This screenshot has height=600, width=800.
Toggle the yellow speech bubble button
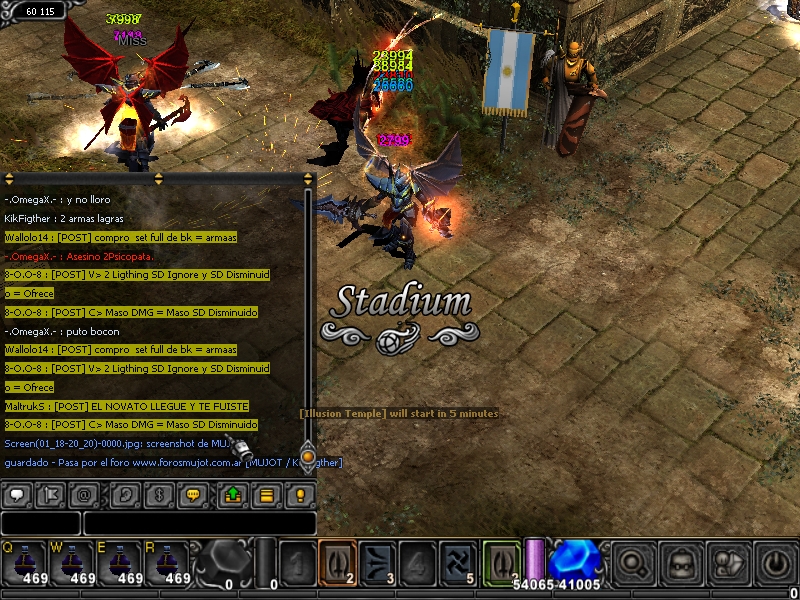pos(194,494)
